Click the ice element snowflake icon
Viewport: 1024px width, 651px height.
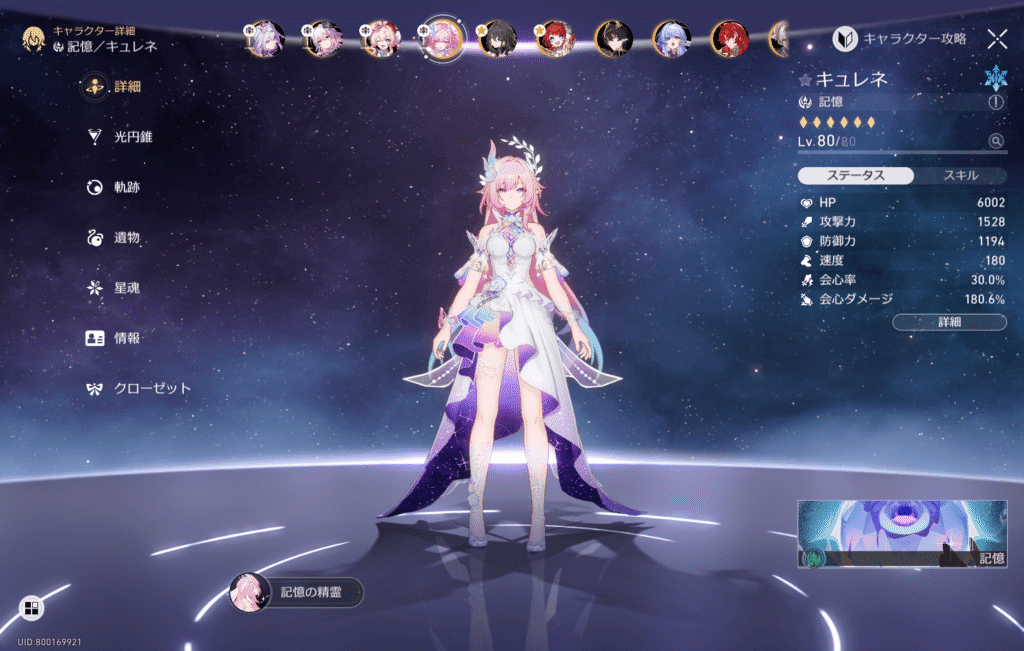coord(994,80)
